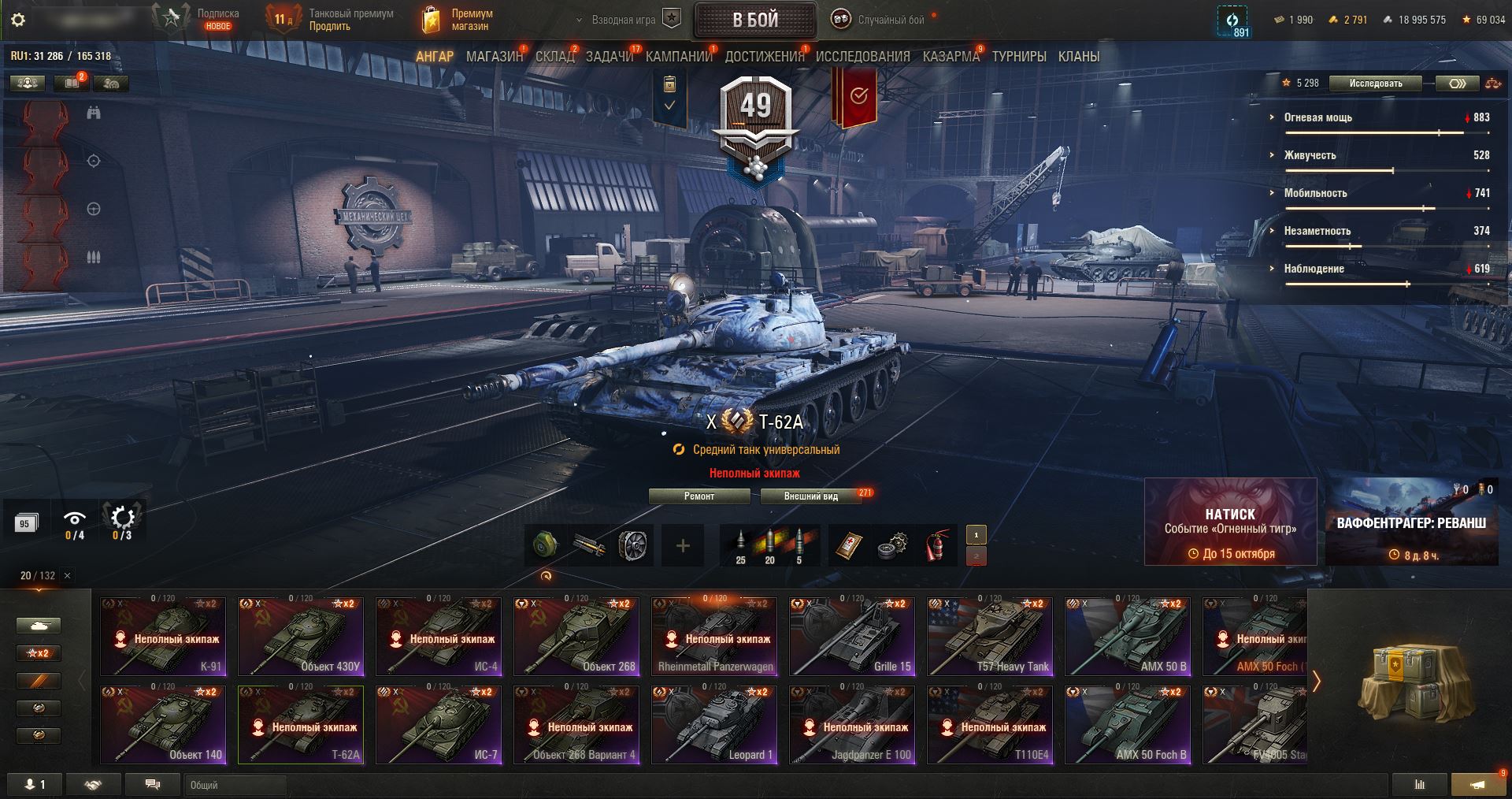Click the fire extinguisher consumable slot
Image resolution: width=1512 pixels, height=799 pixels.
[x=935, y=545]
